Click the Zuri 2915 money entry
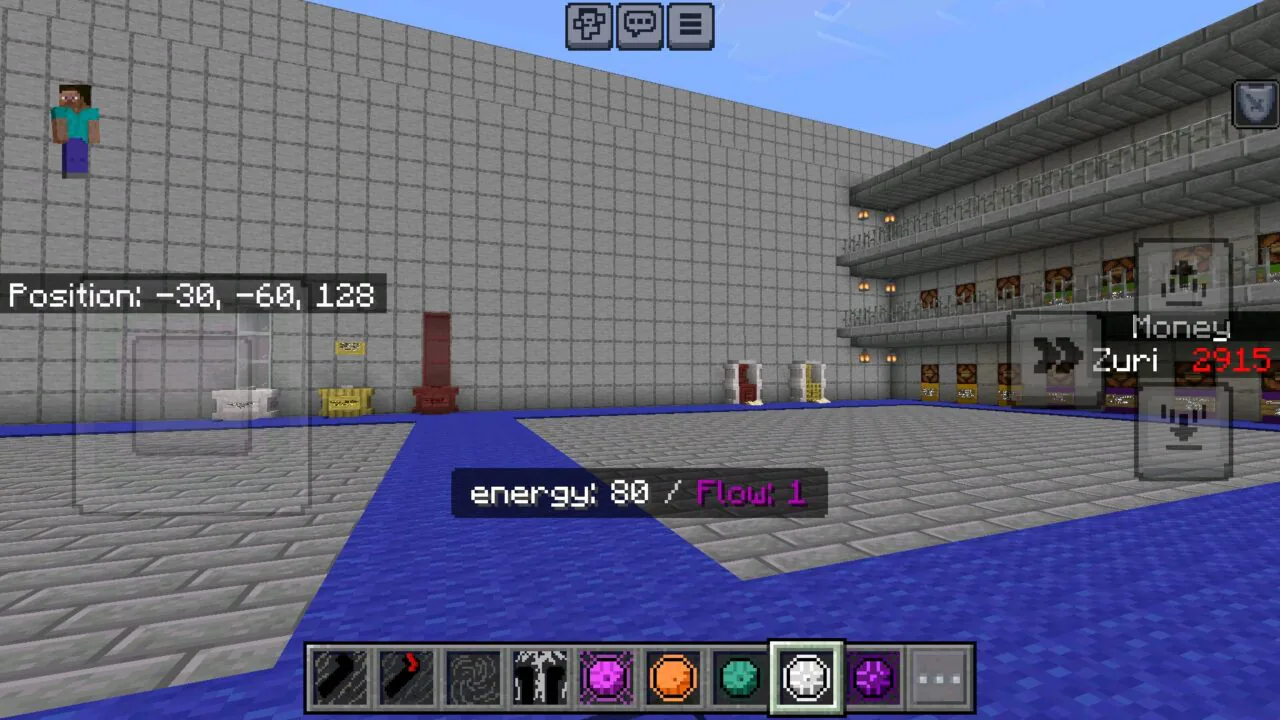 (1180, 361)
